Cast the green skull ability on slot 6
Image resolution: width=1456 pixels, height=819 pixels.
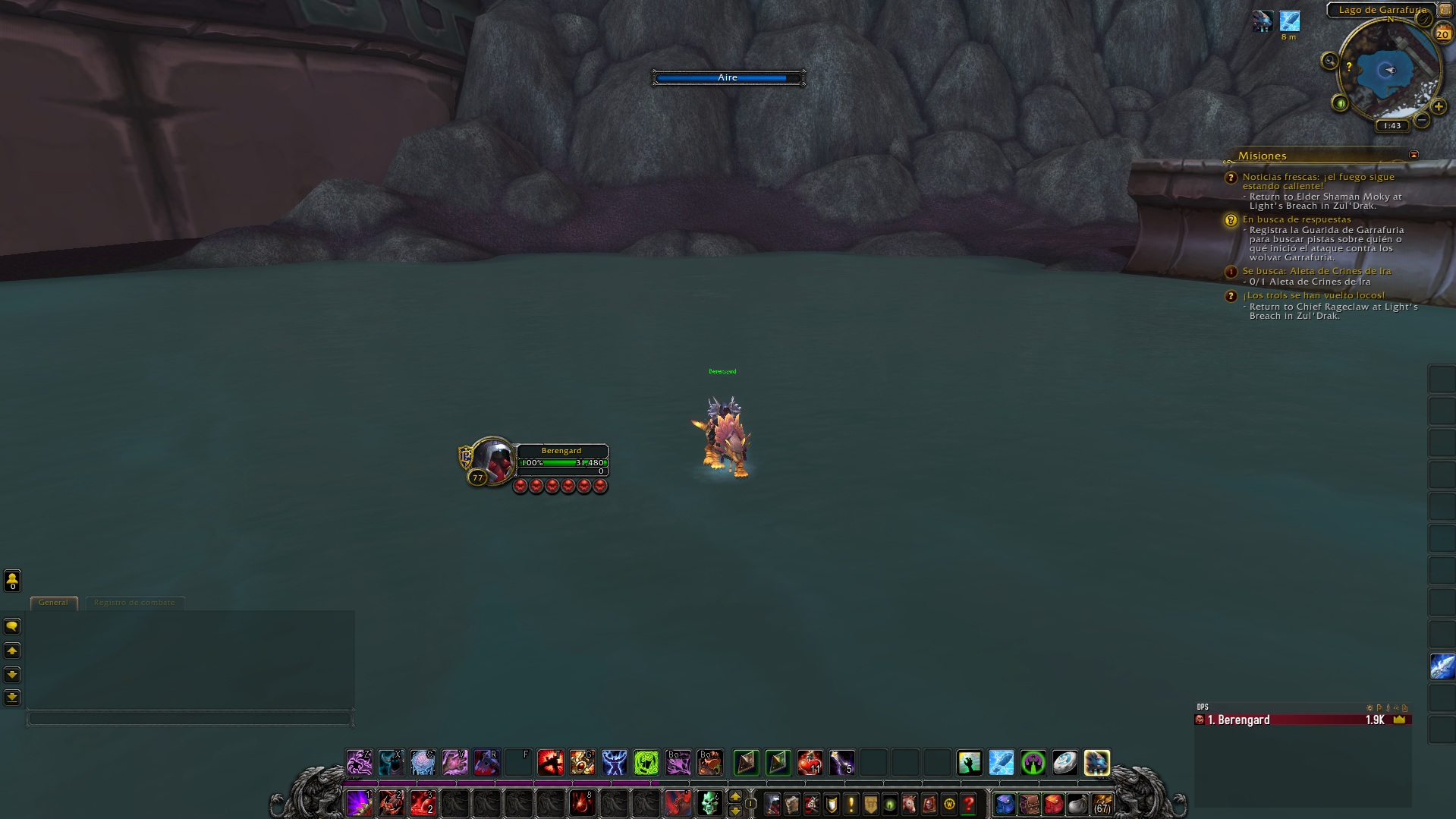(709, 802)
